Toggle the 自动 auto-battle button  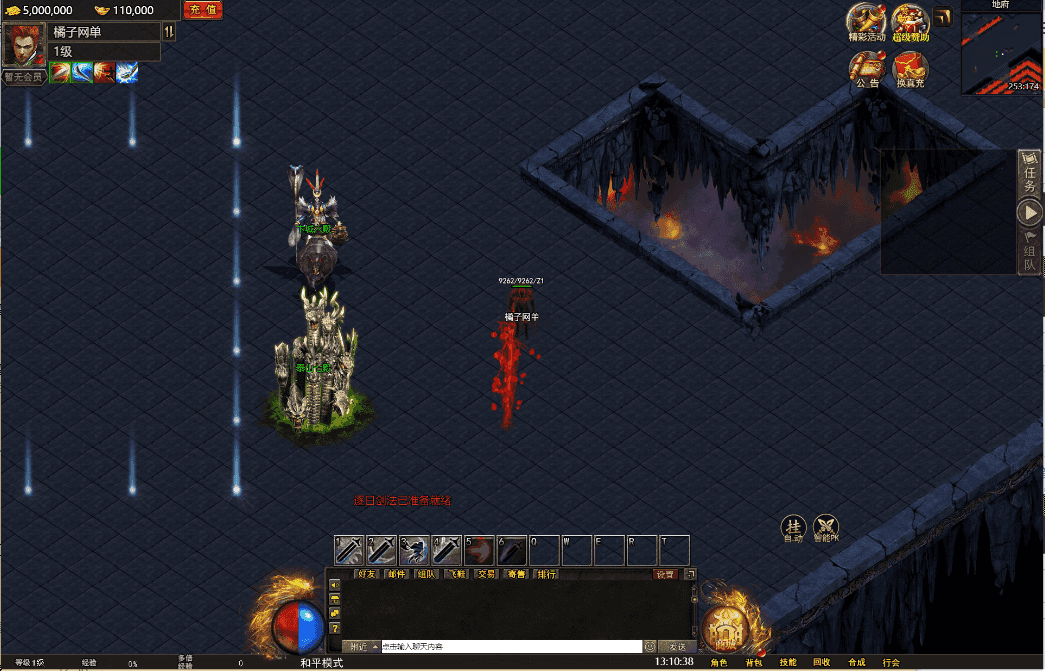click(x=793, y=528)
